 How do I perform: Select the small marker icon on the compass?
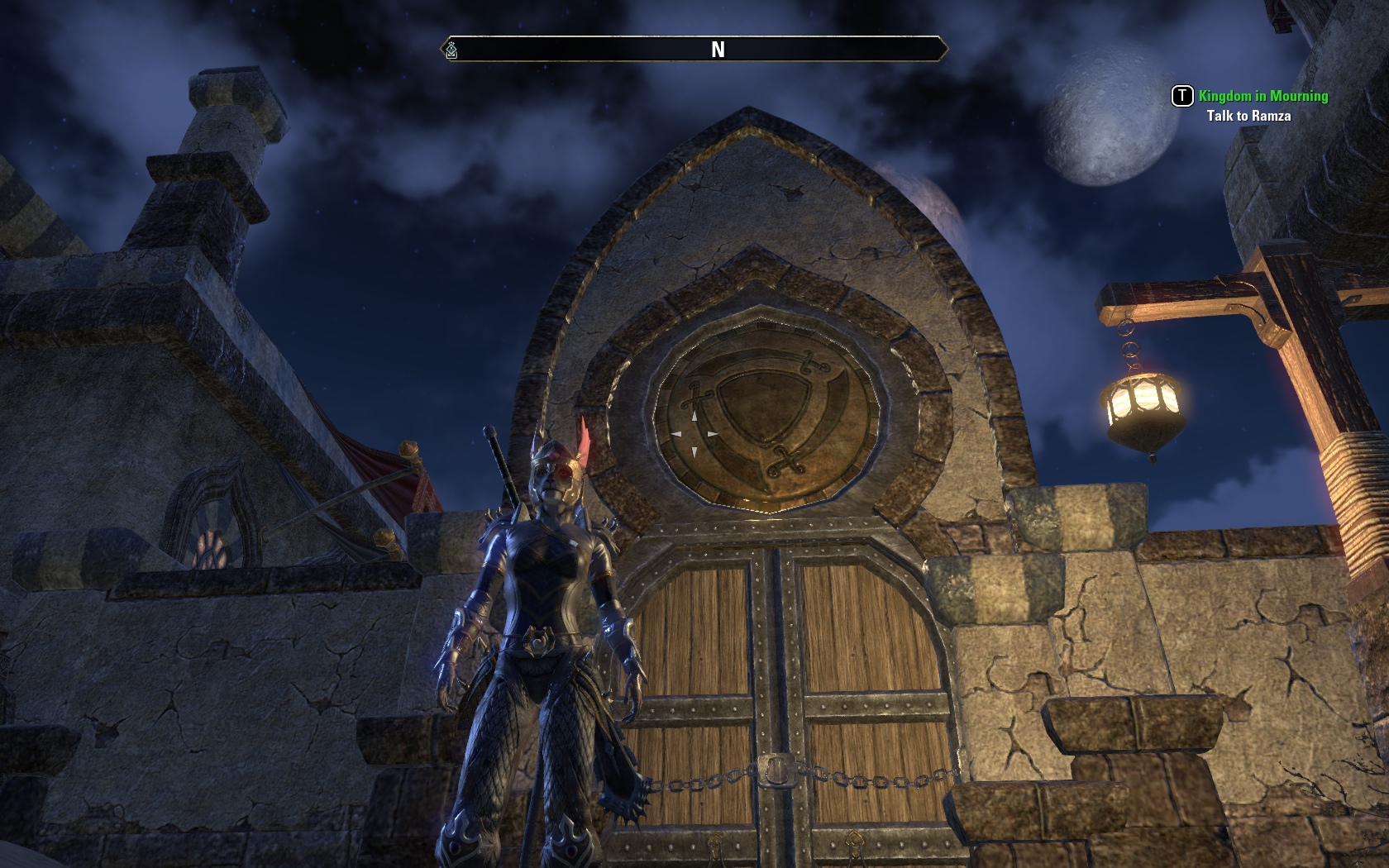pyautogui.click(x=451, y=50)
